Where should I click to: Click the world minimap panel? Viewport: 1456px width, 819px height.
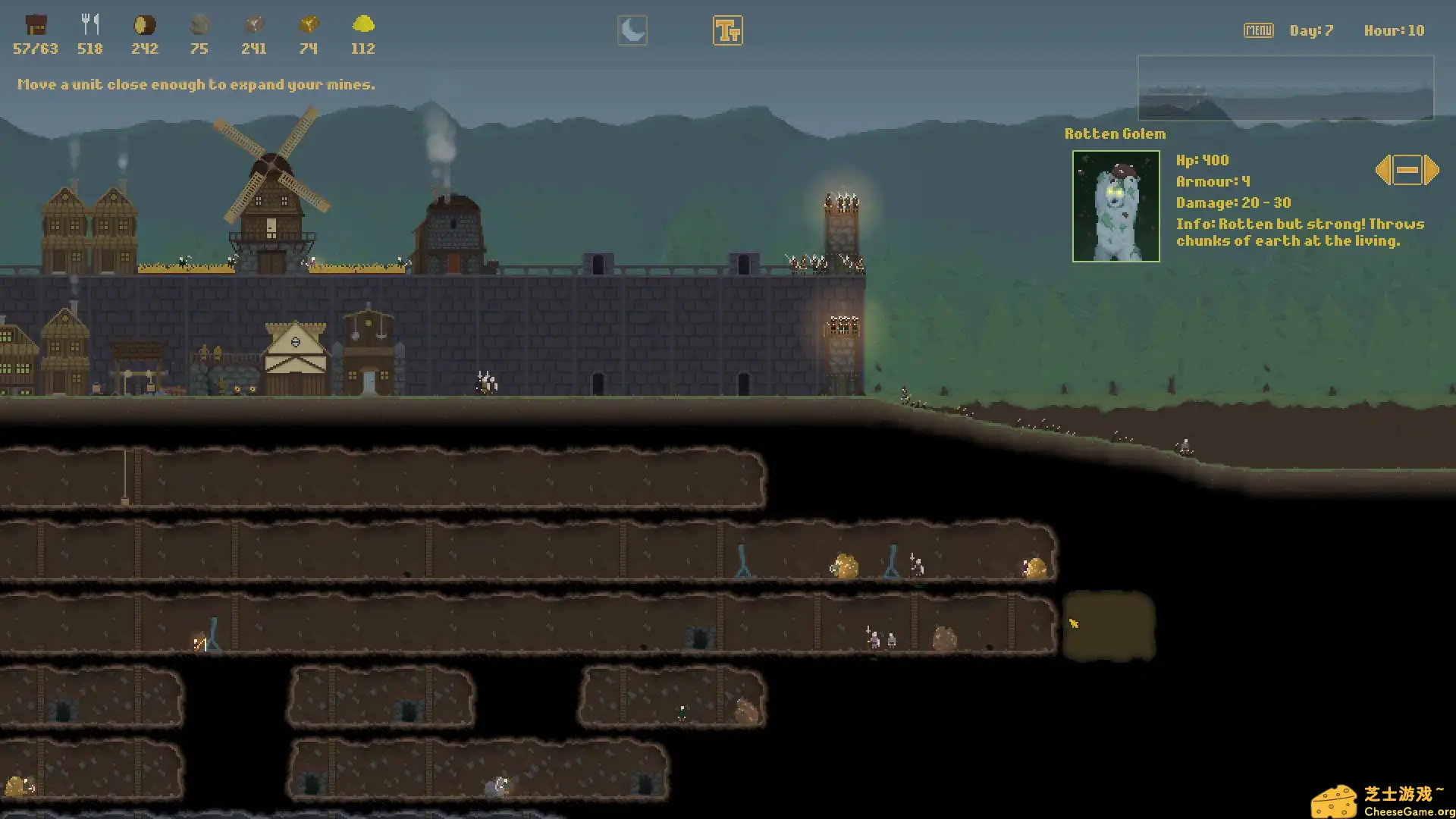[x=1285, y=88]
